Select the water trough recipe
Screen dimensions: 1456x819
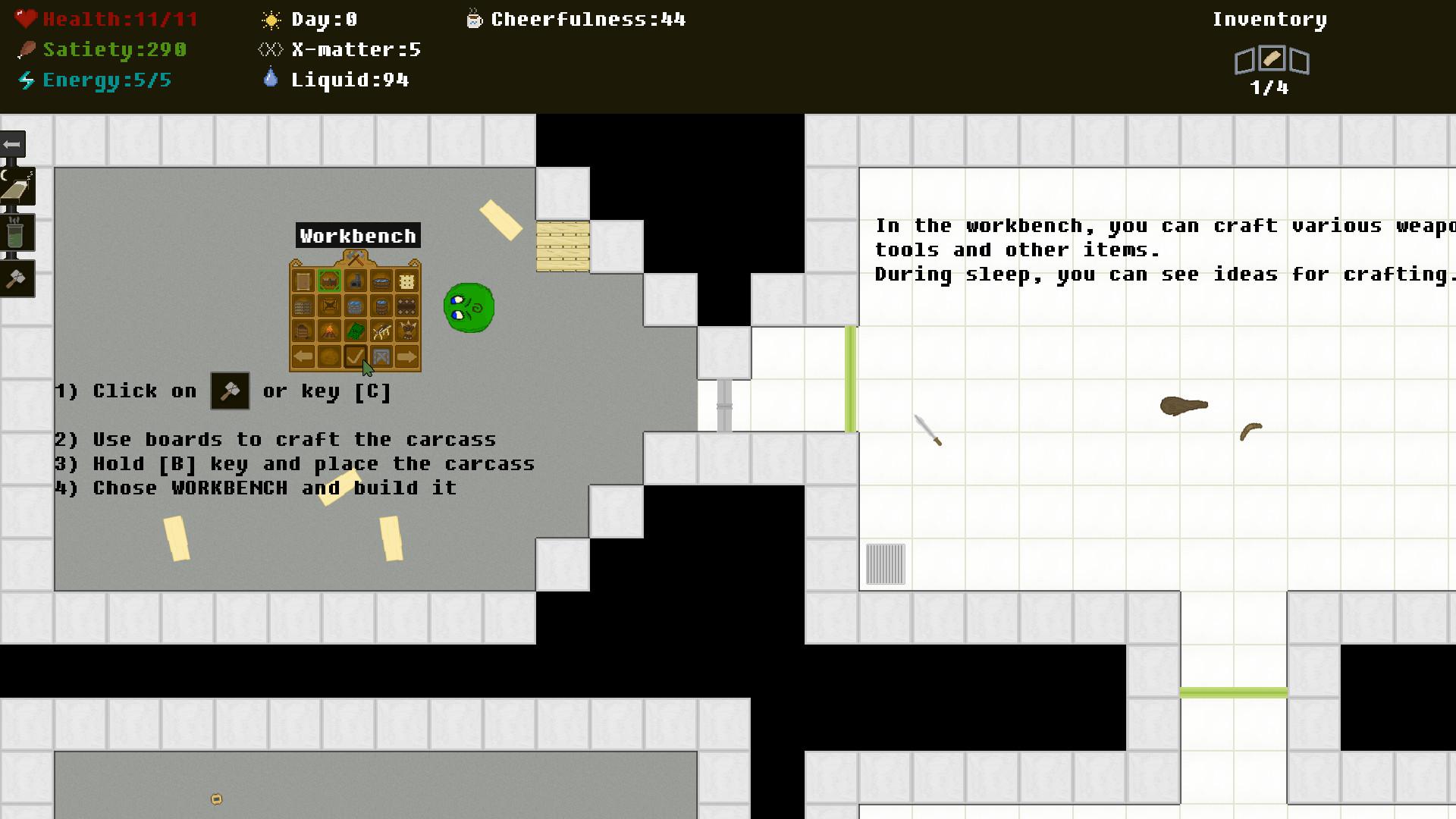point(381,280)
